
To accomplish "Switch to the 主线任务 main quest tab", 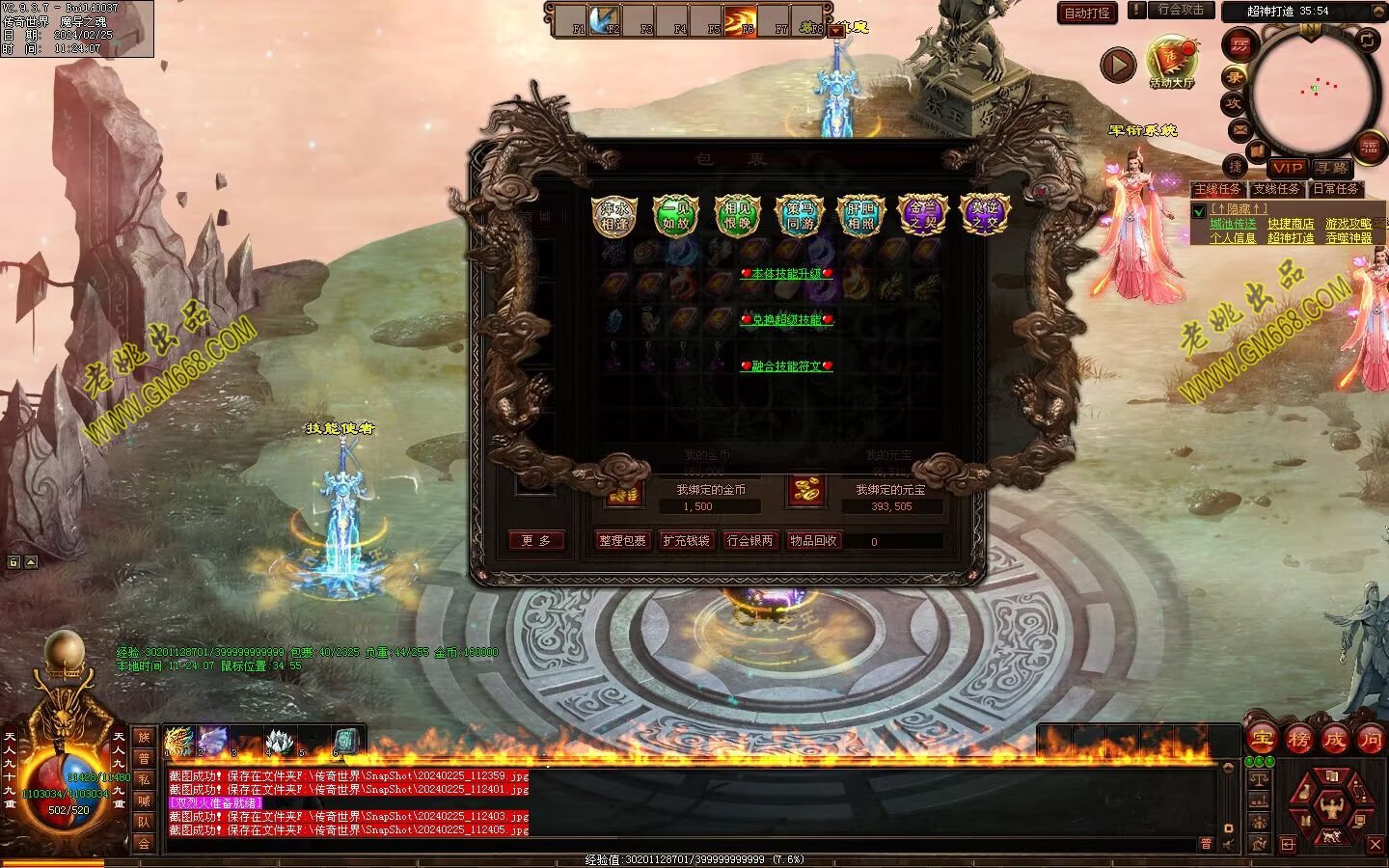I will coord(1217,189).
